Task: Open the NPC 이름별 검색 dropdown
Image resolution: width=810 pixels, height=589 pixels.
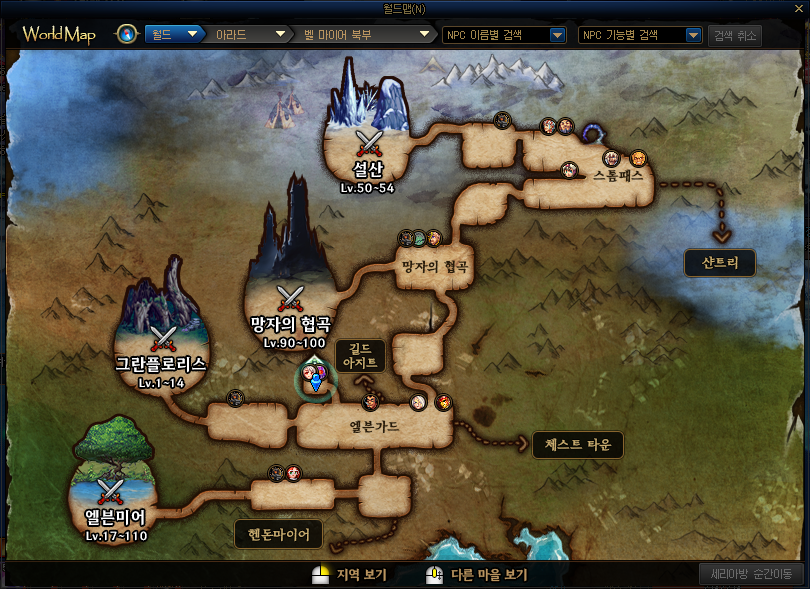Action: click(505, 35)
